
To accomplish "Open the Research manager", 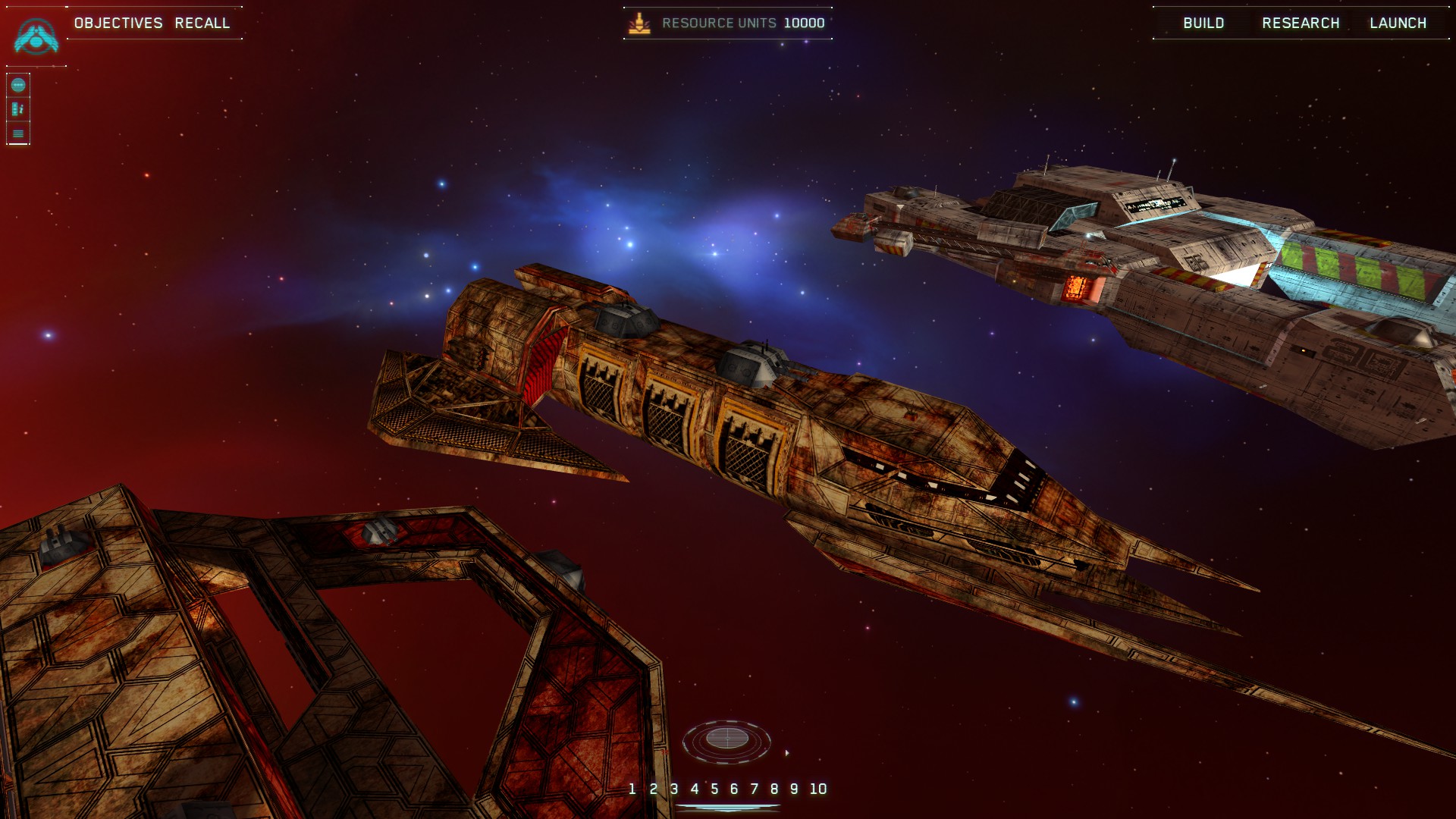I will click(1301, 23).
